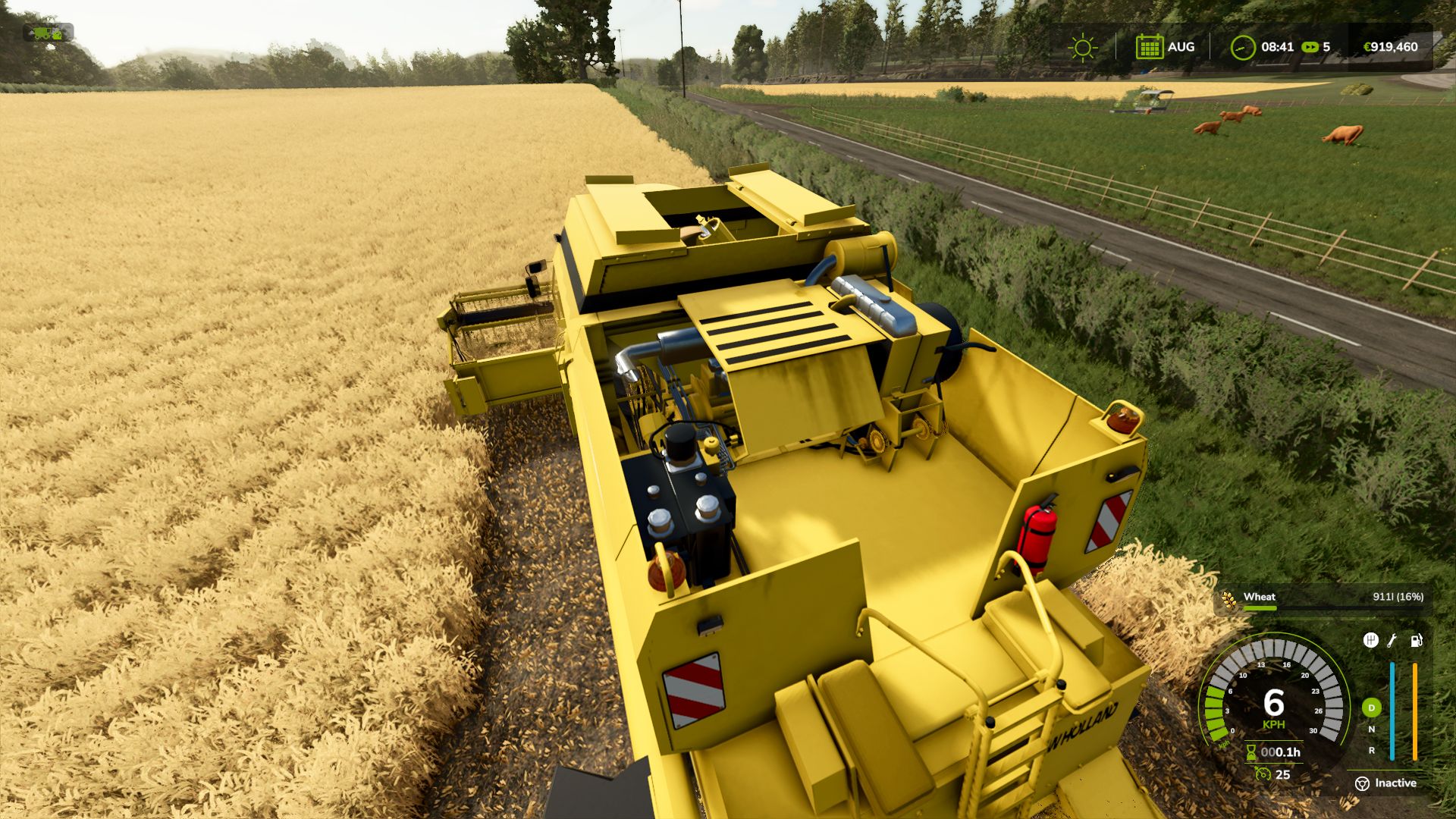Open the AUG calendar icon
Screen dimensions: 1456x819
coord(1150,46)
